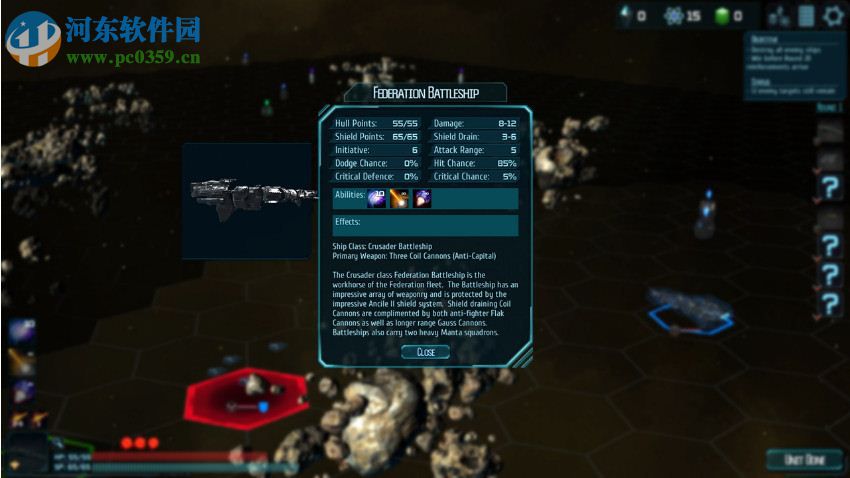Viewport: 850px width, 478px height.
Task: Open the settings gear menu
Action: pyautogui.click(x=833, y=15)
